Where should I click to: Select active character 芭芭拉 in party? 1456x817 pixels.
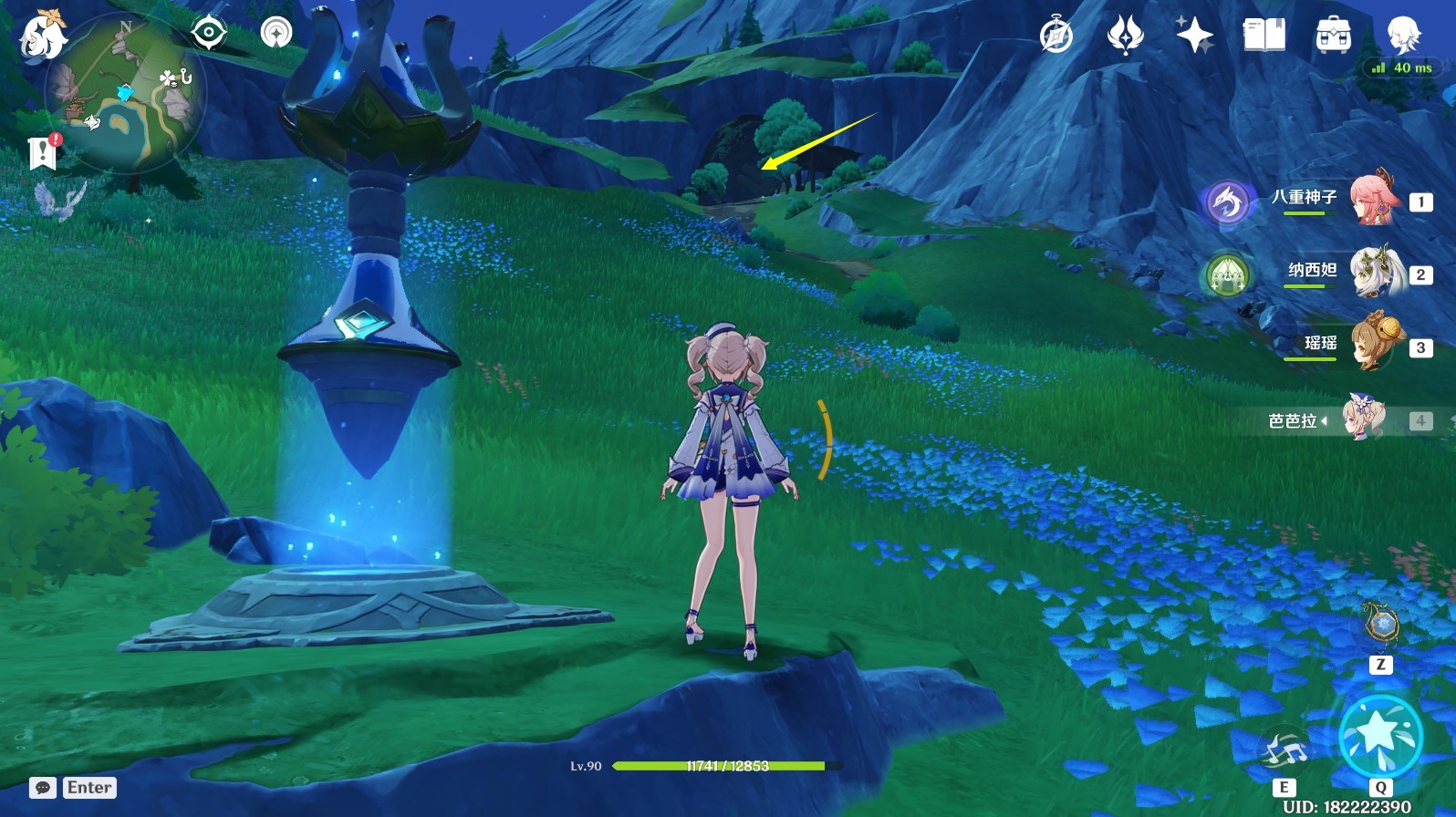pyautogui.click(x=1365, y=419)
